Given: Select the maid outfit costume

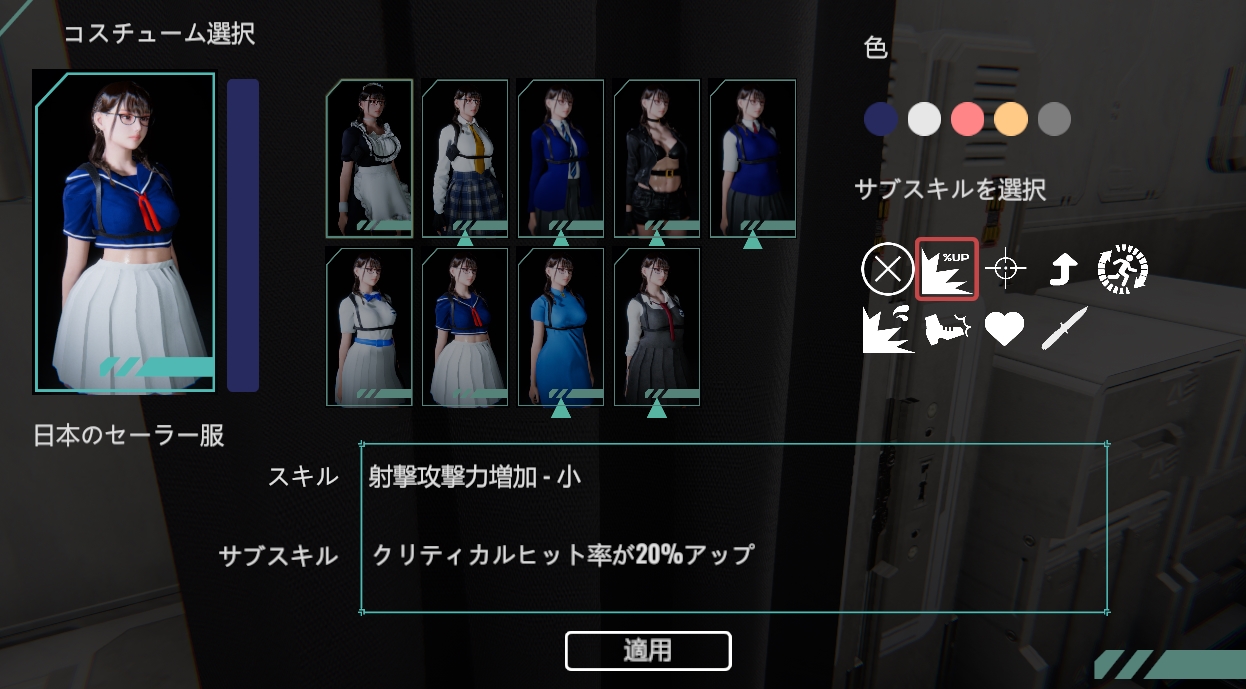Looking at the screenshot, I should [369, 158].
